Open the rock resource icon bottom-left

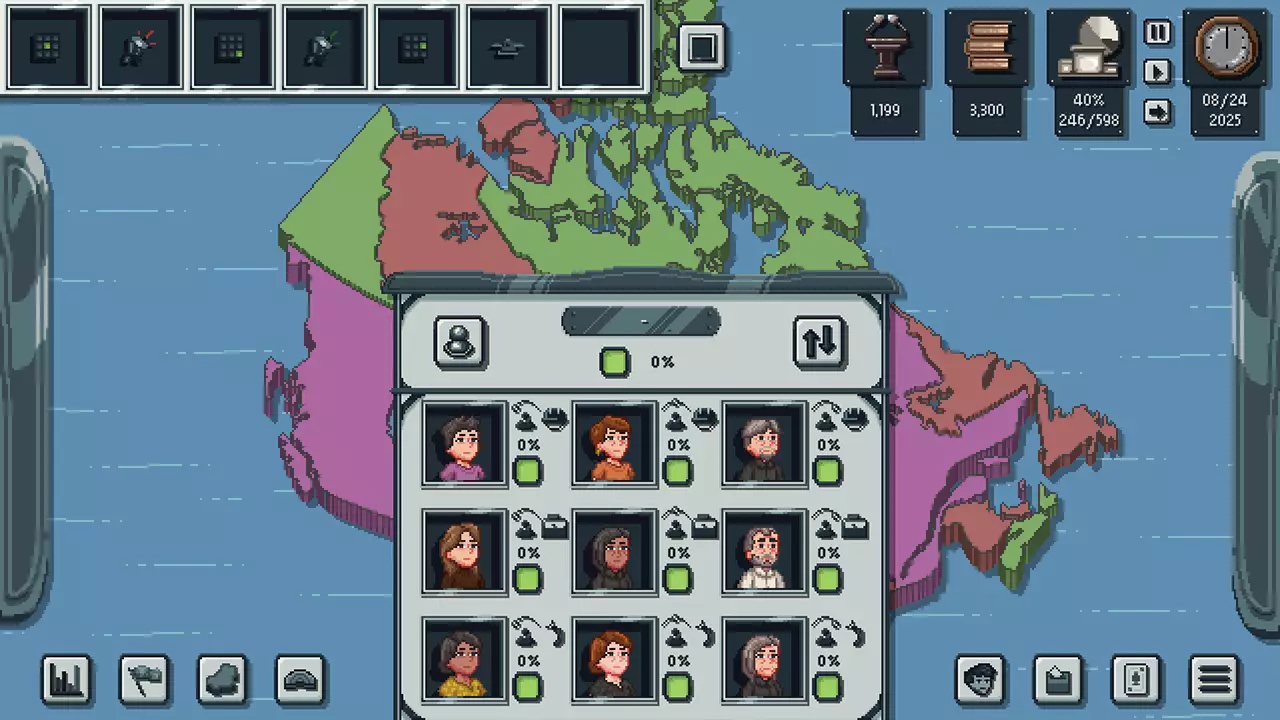point(221,680)
